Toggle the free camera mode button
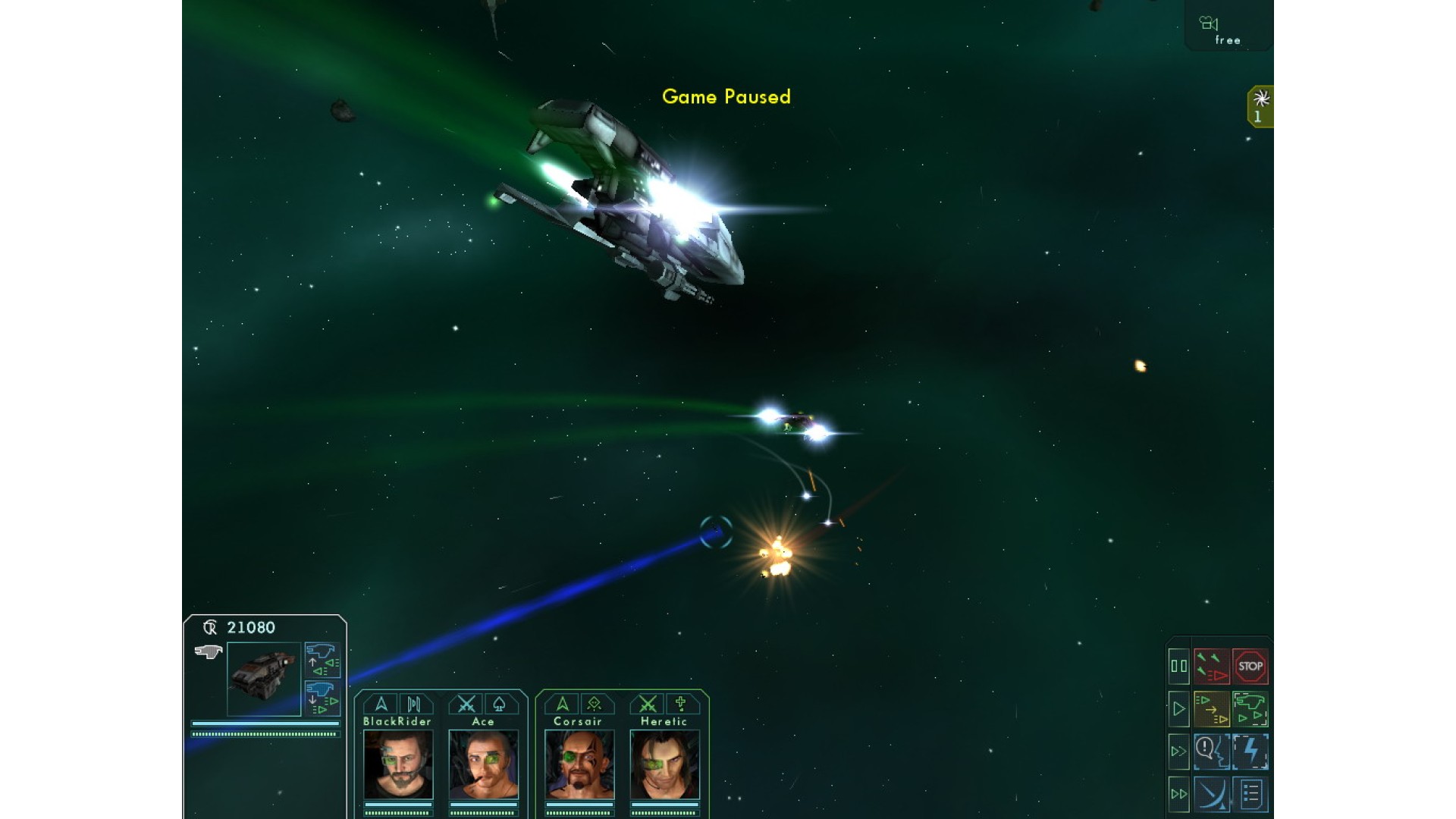1456x819 pixels. (x=1226, y=30)
